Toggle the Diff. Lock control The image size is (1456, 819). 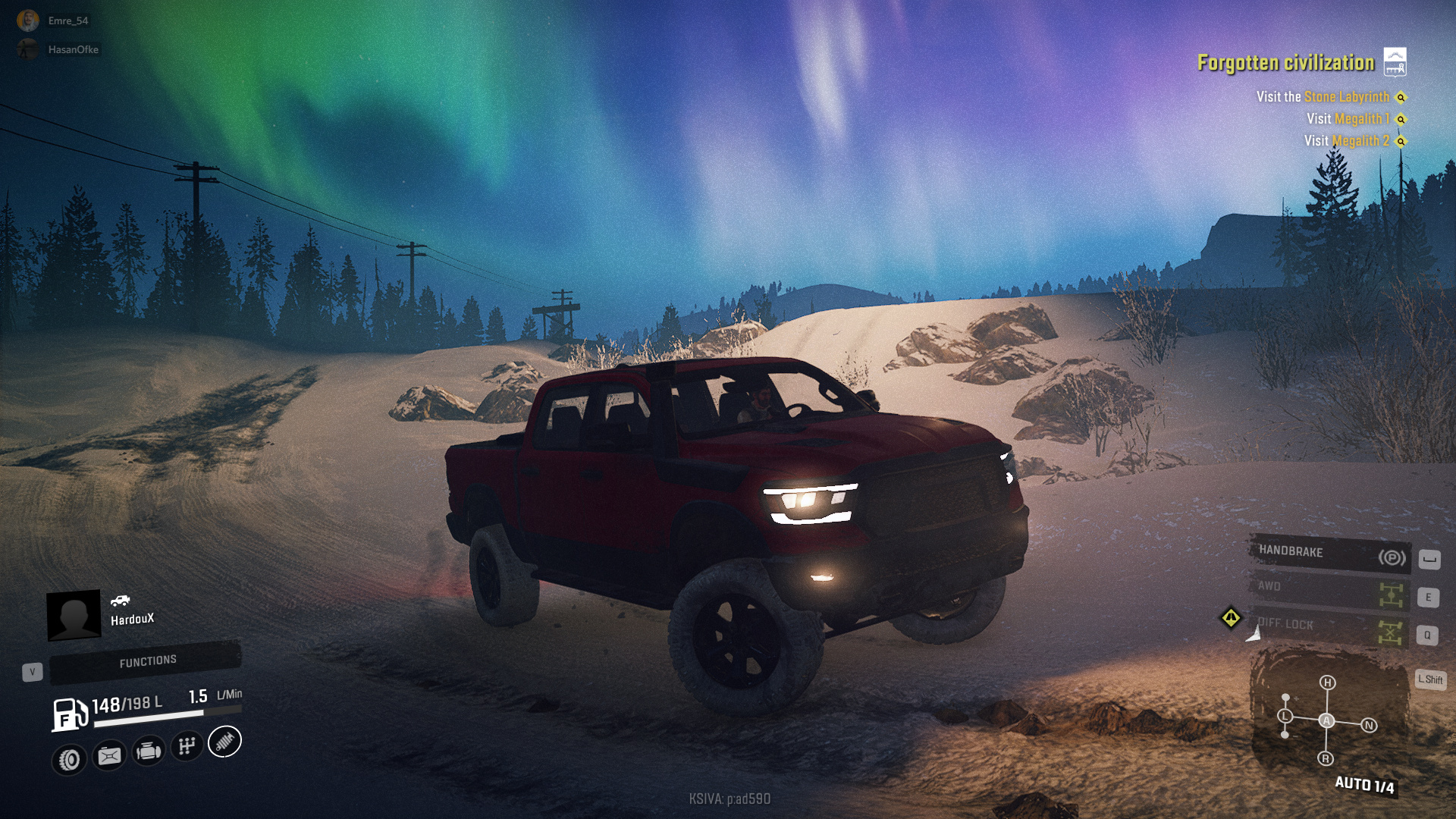(x=1329, y=628)
